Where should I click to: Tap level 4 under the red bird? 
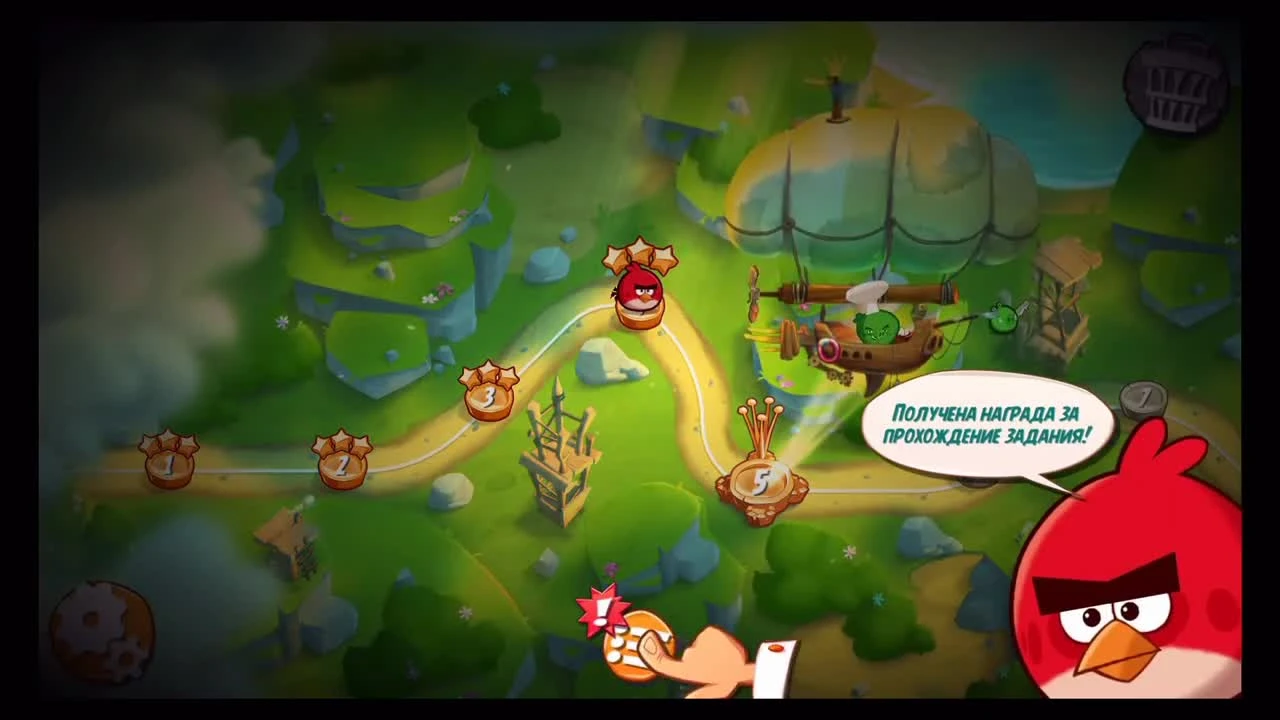click(640, 315)
